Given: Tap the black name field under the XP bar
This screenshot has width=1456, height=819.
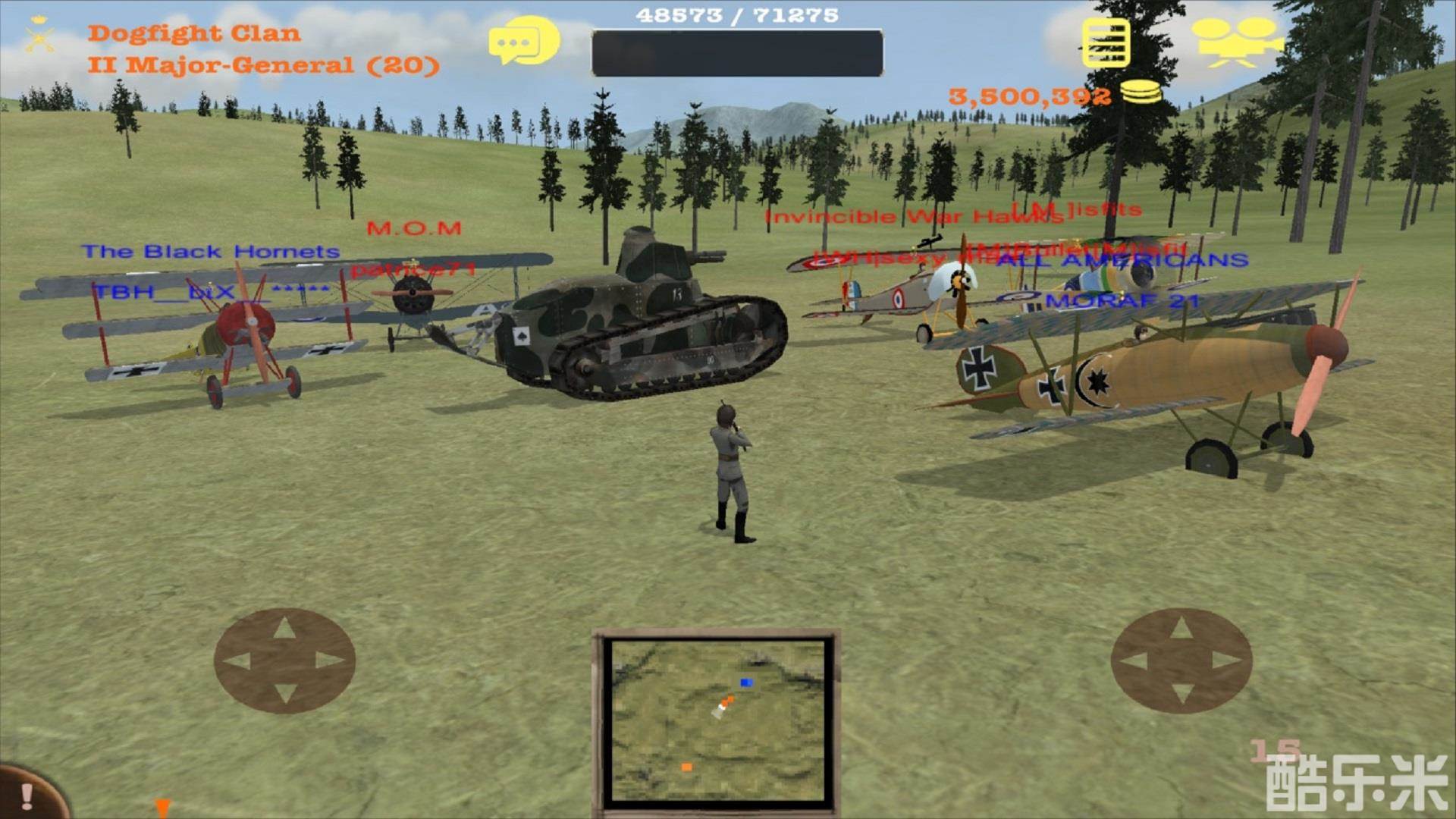Looking at the screenshot, I should point(736,52).
